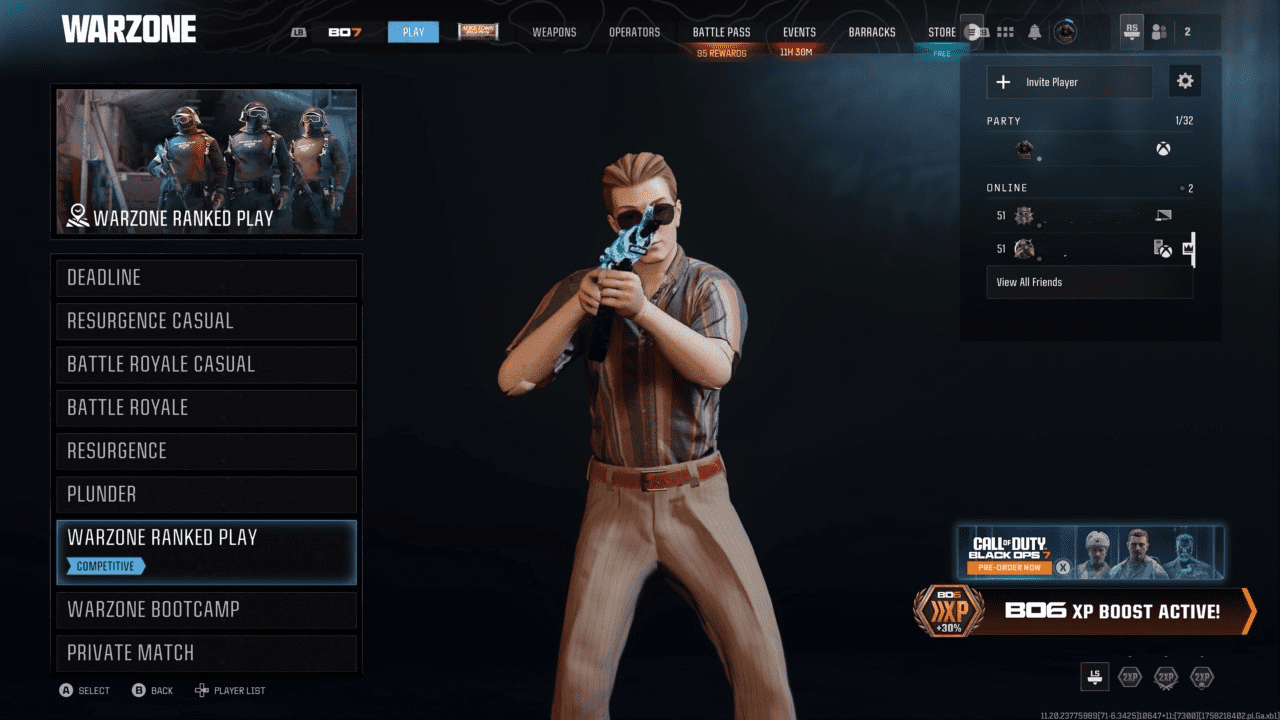Screen dimensions: 1280x720
Task: Switch to the Weapons tab
Action: 554,31
